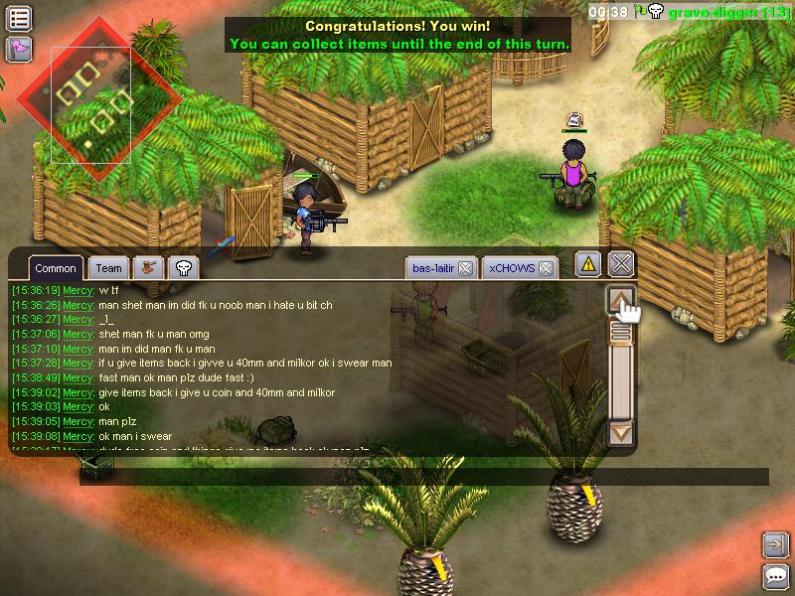Screen dimensions: 795x596
Task: Click the yellow warning triangle button
Action: tap(588, 264)
